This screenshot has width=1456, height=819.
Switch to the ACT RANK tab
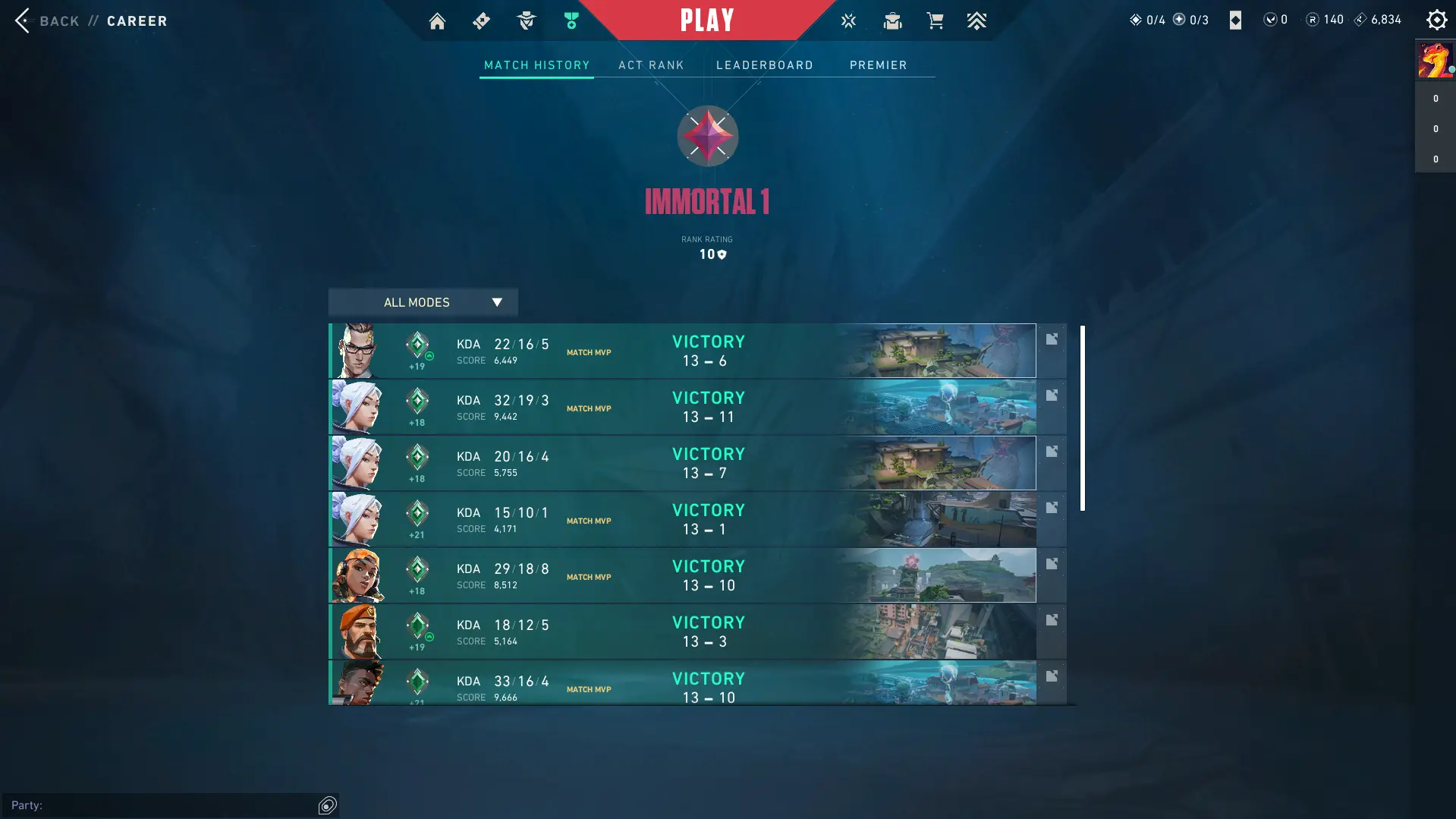point(651,65)
